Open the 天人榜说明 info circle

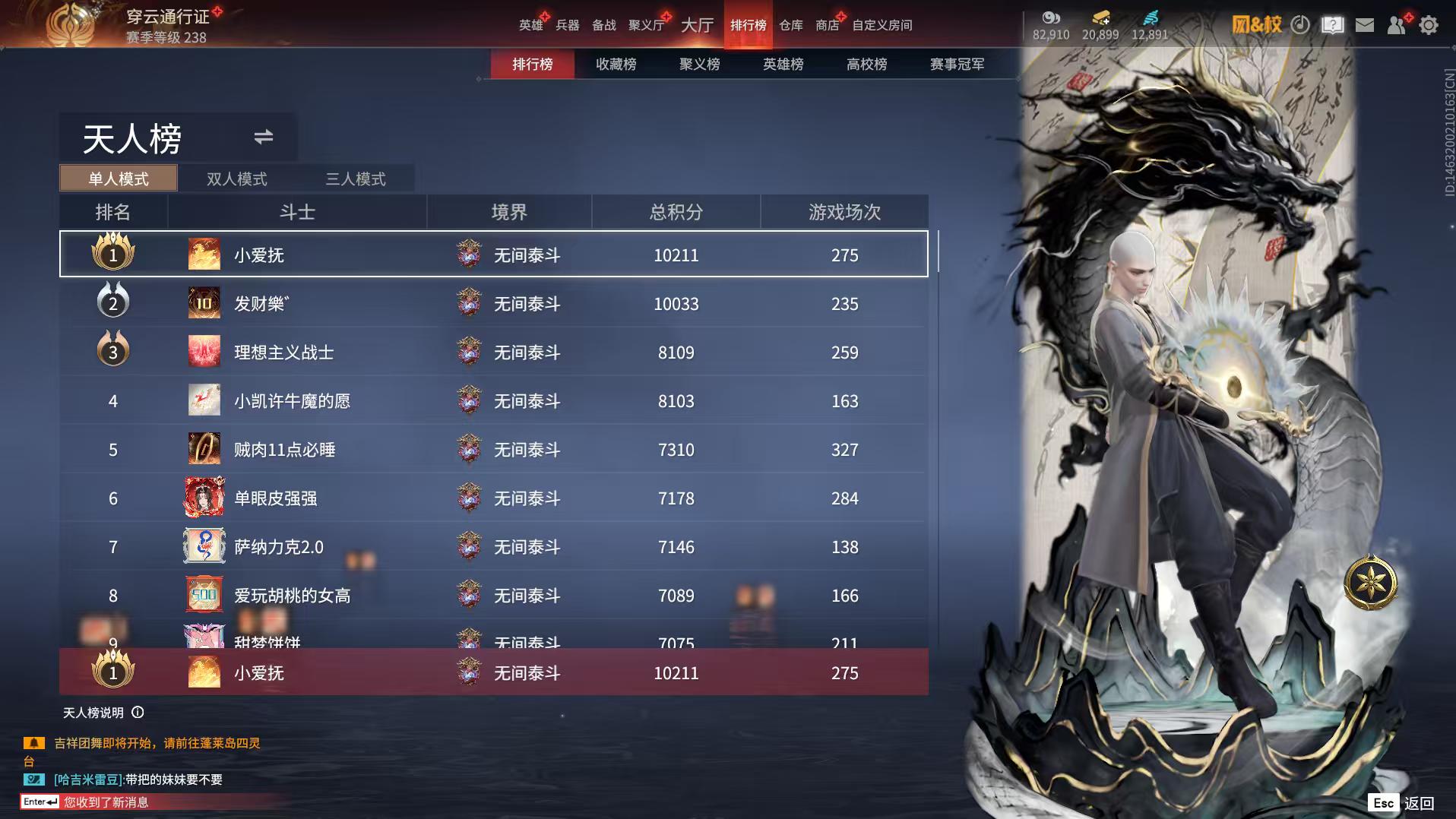tap(137, 713)
